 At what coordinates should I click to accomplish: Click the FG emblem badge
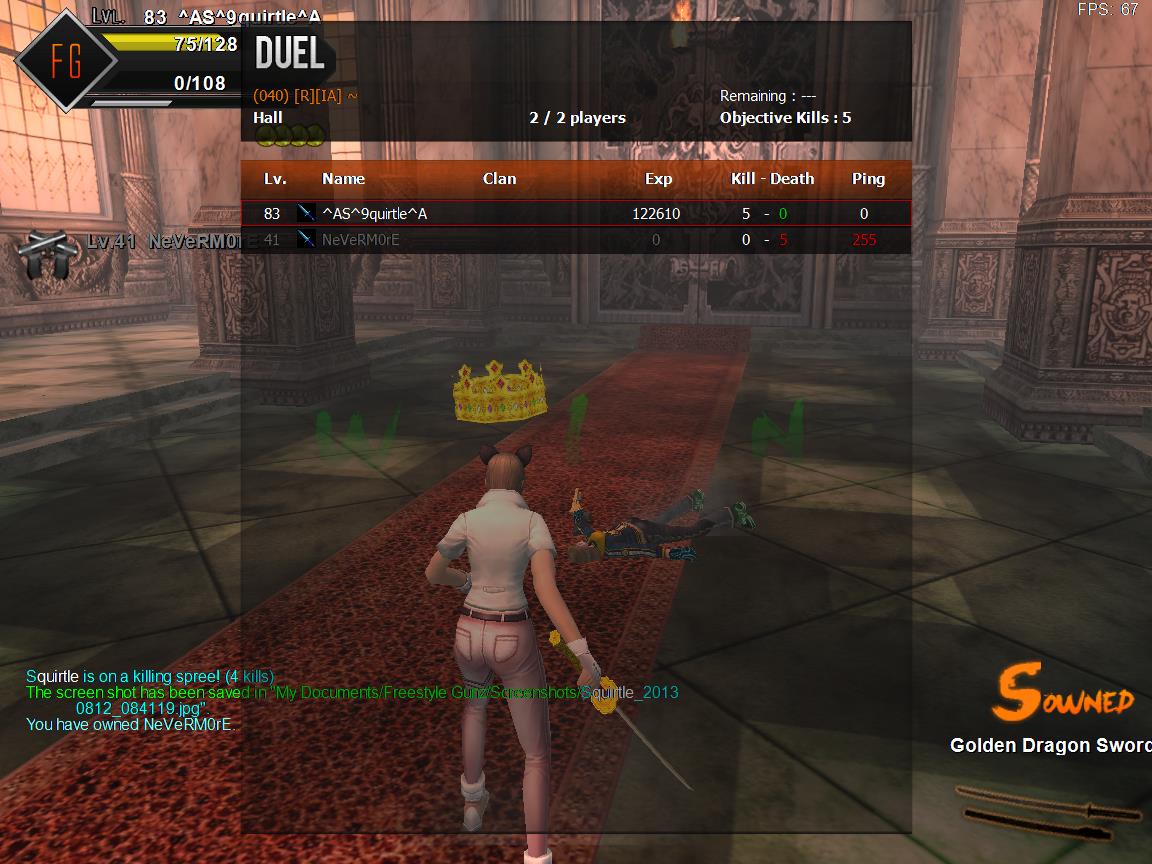pos(66,61)
